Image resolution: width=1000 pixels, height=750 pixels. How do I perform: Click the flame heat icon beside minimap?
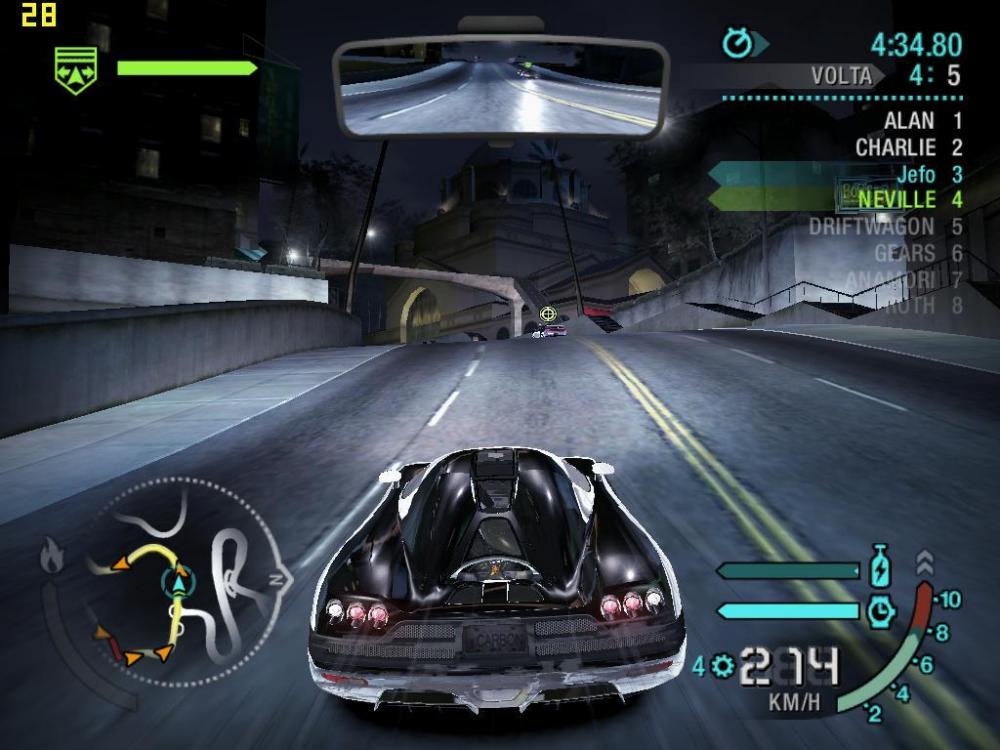pos(53,553)
